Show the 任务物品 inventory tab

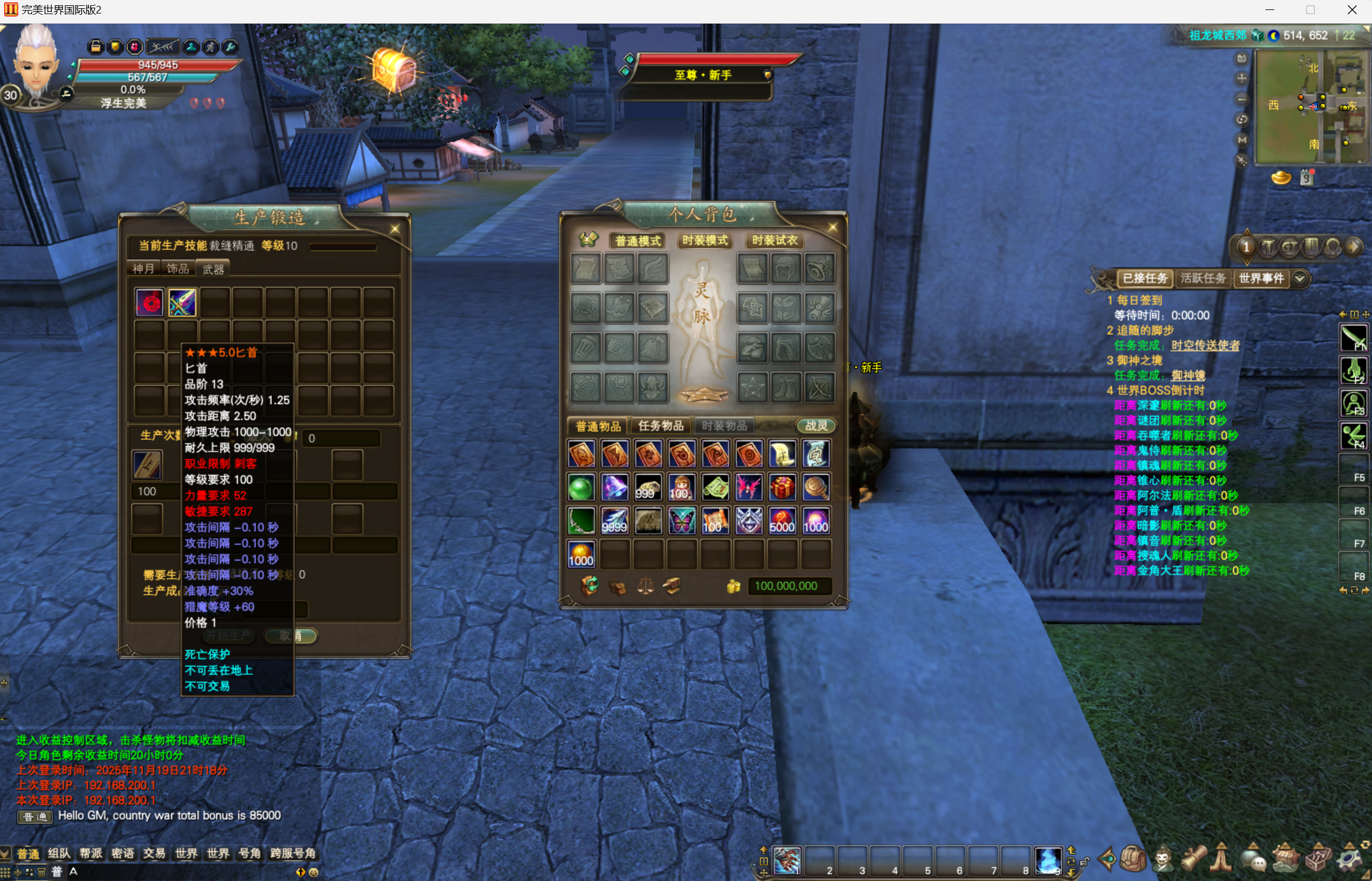coord(661,425)
